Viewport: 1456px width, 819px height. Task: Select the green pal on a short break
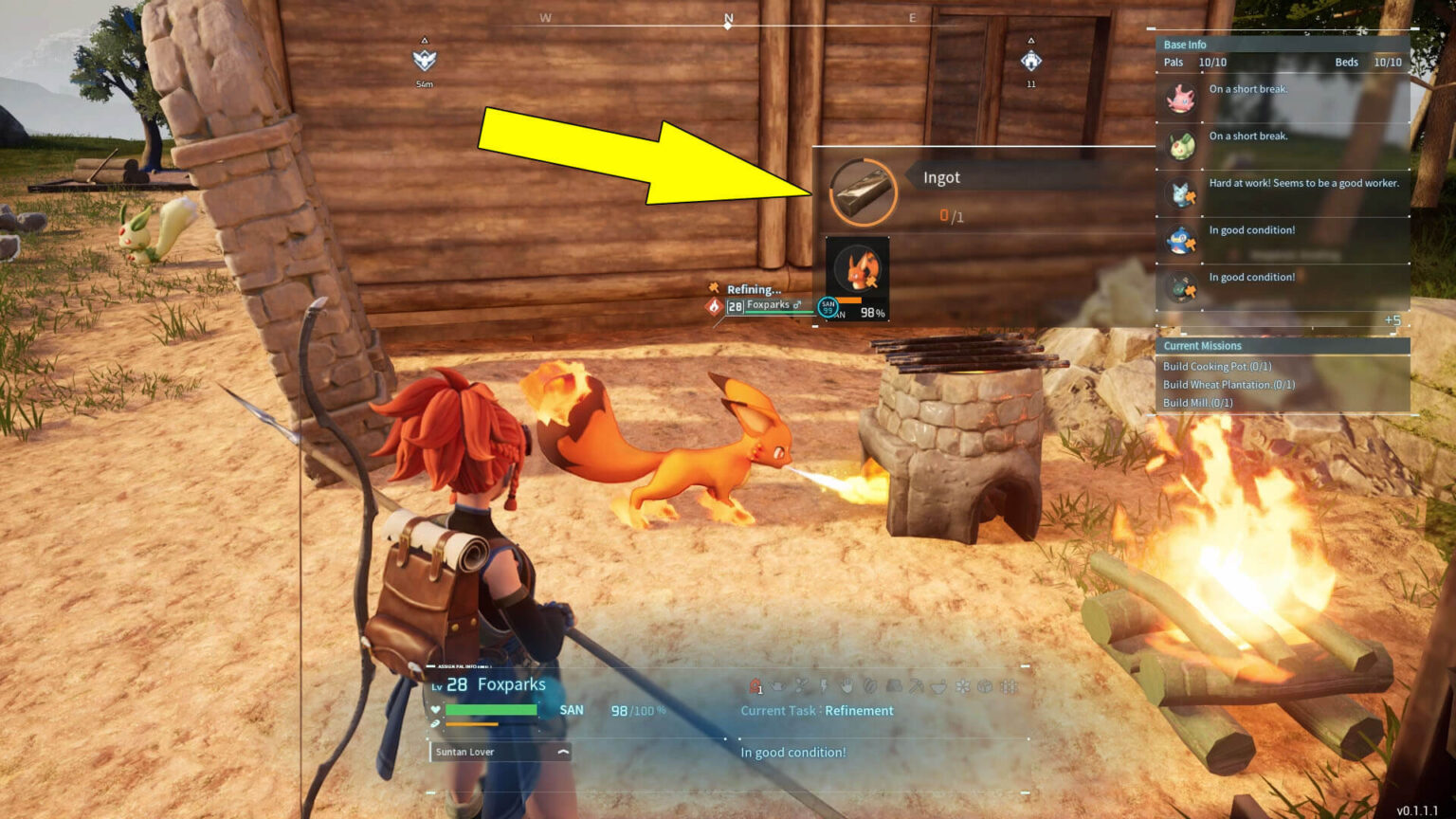coord(1180,146)
